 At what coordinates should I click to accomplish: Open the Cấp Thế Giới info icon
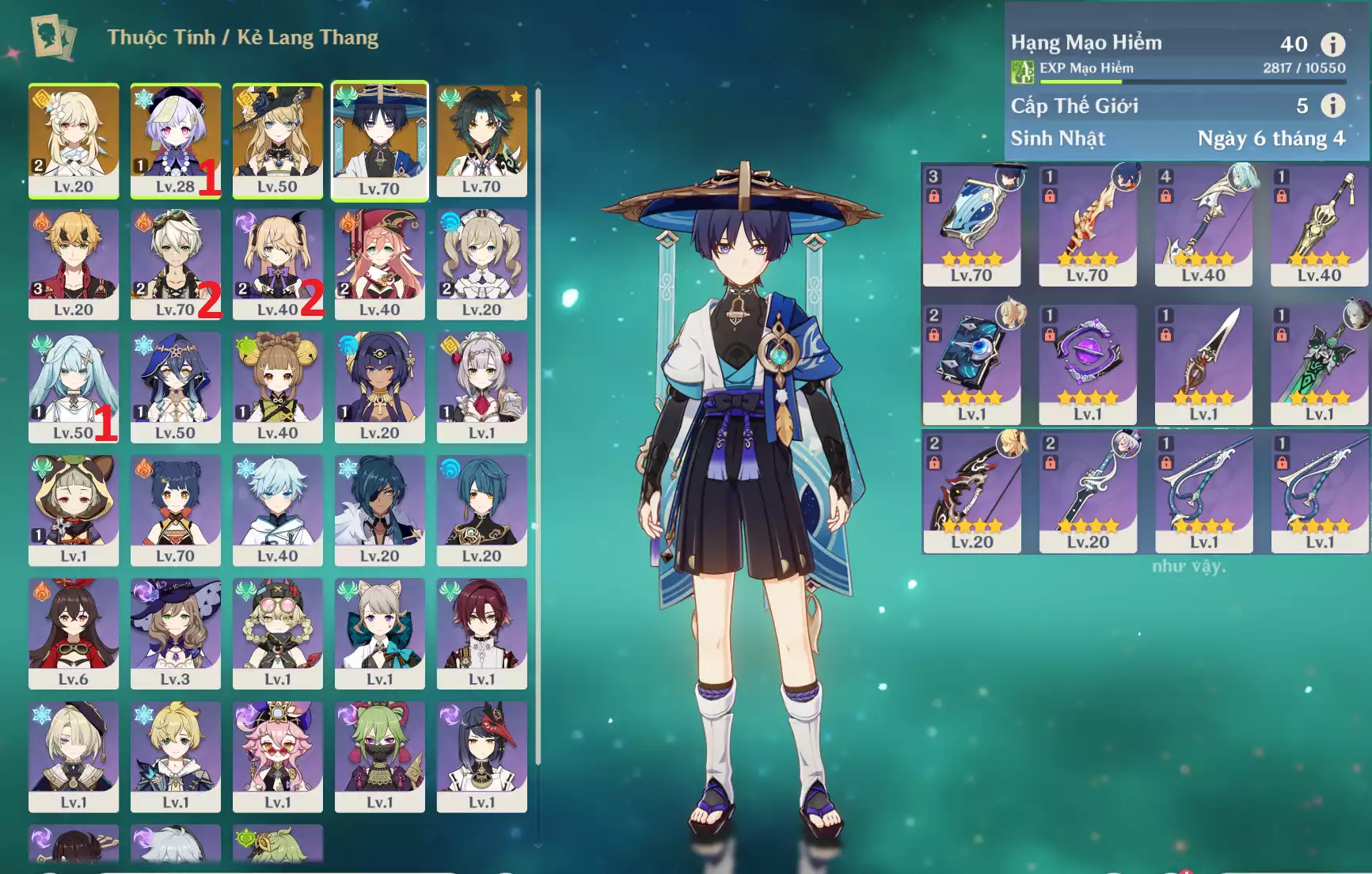[x=1332, y=105]
